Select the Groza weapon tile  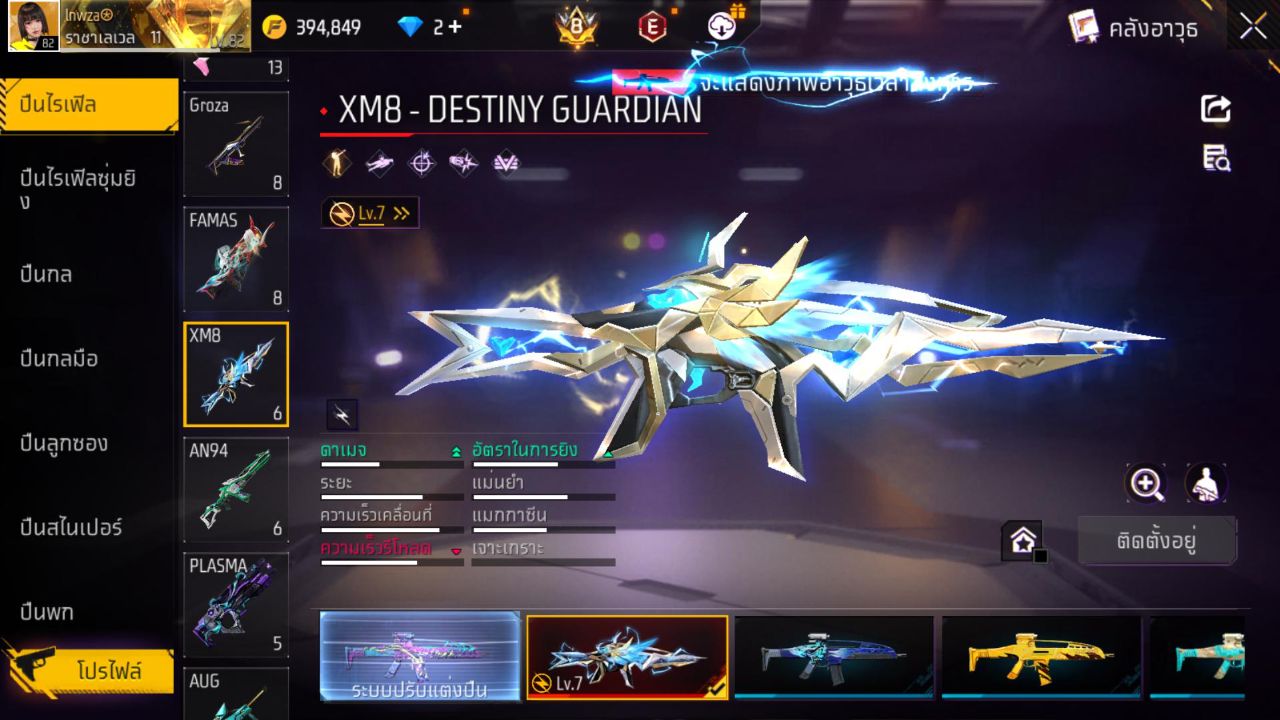pyautogui.click(x=236, y=144)
